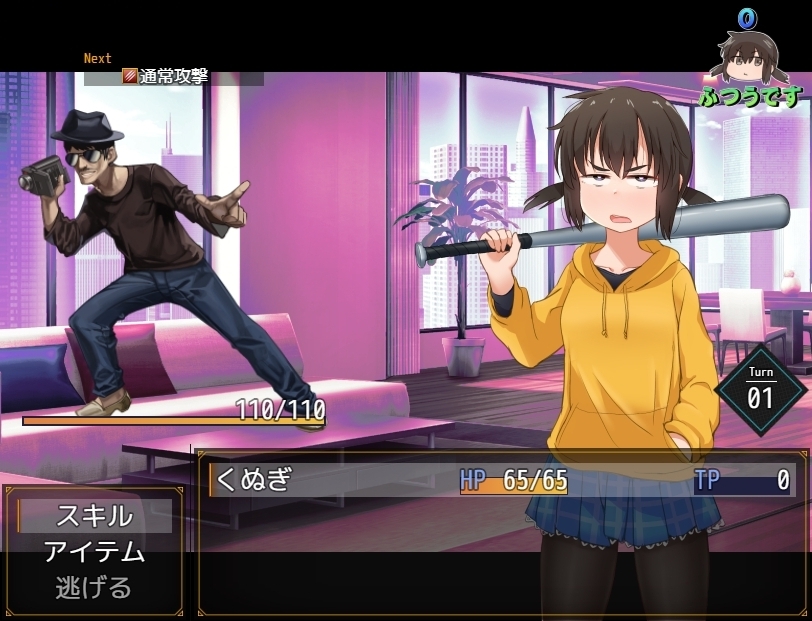Open the アイテム command
This screenshot has height=621, width=812.
[x=94, y=552]
